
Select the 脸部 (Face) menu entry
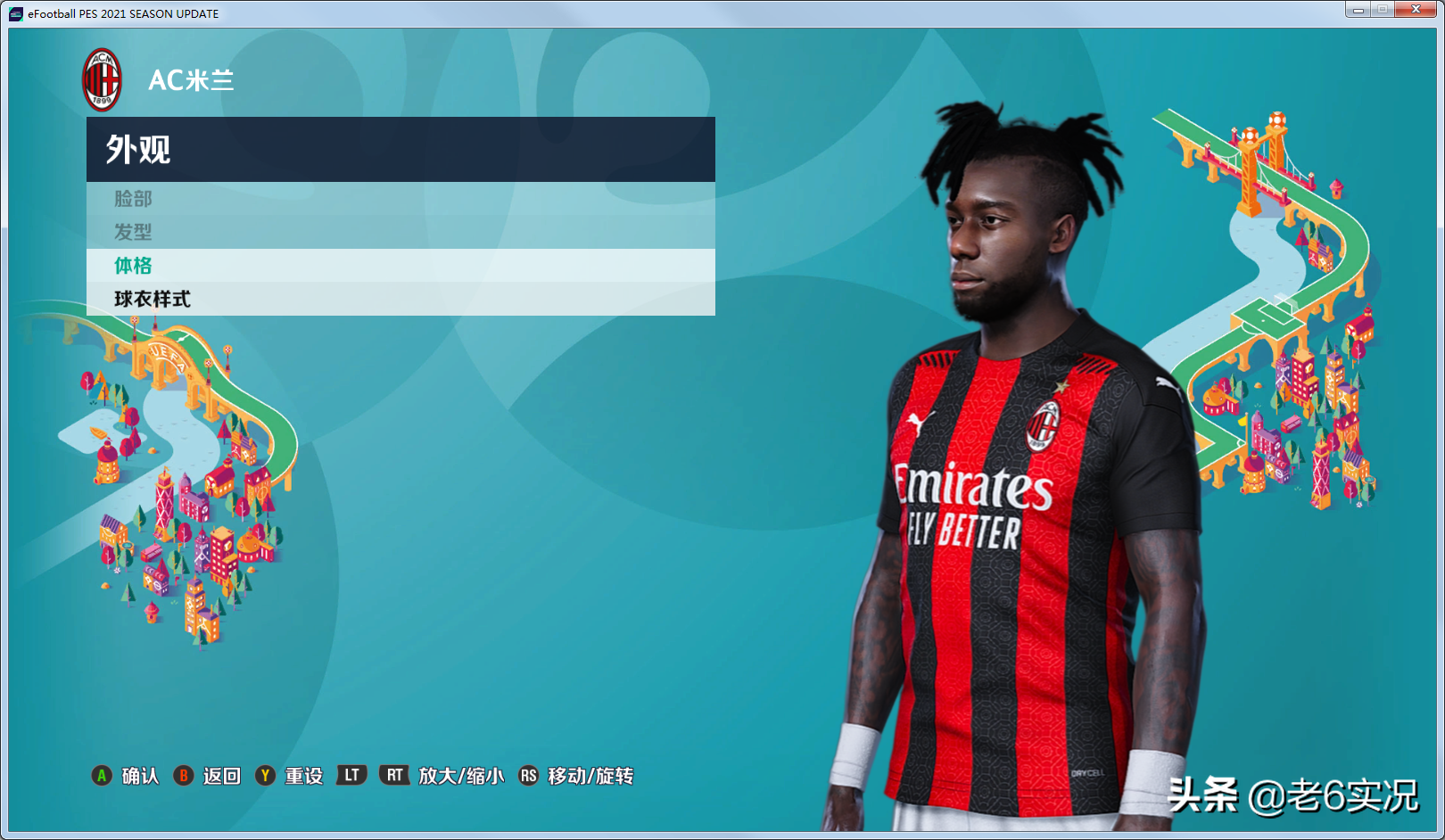(134, 199)
